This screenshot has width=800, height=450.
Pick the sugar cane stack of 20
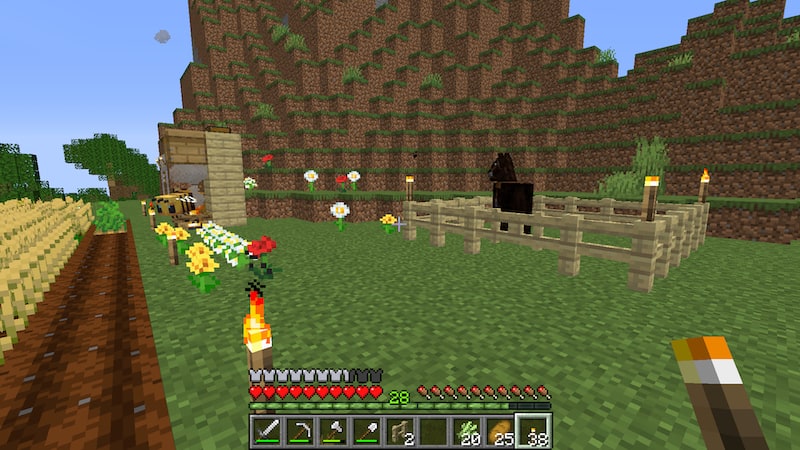(467, 431)
